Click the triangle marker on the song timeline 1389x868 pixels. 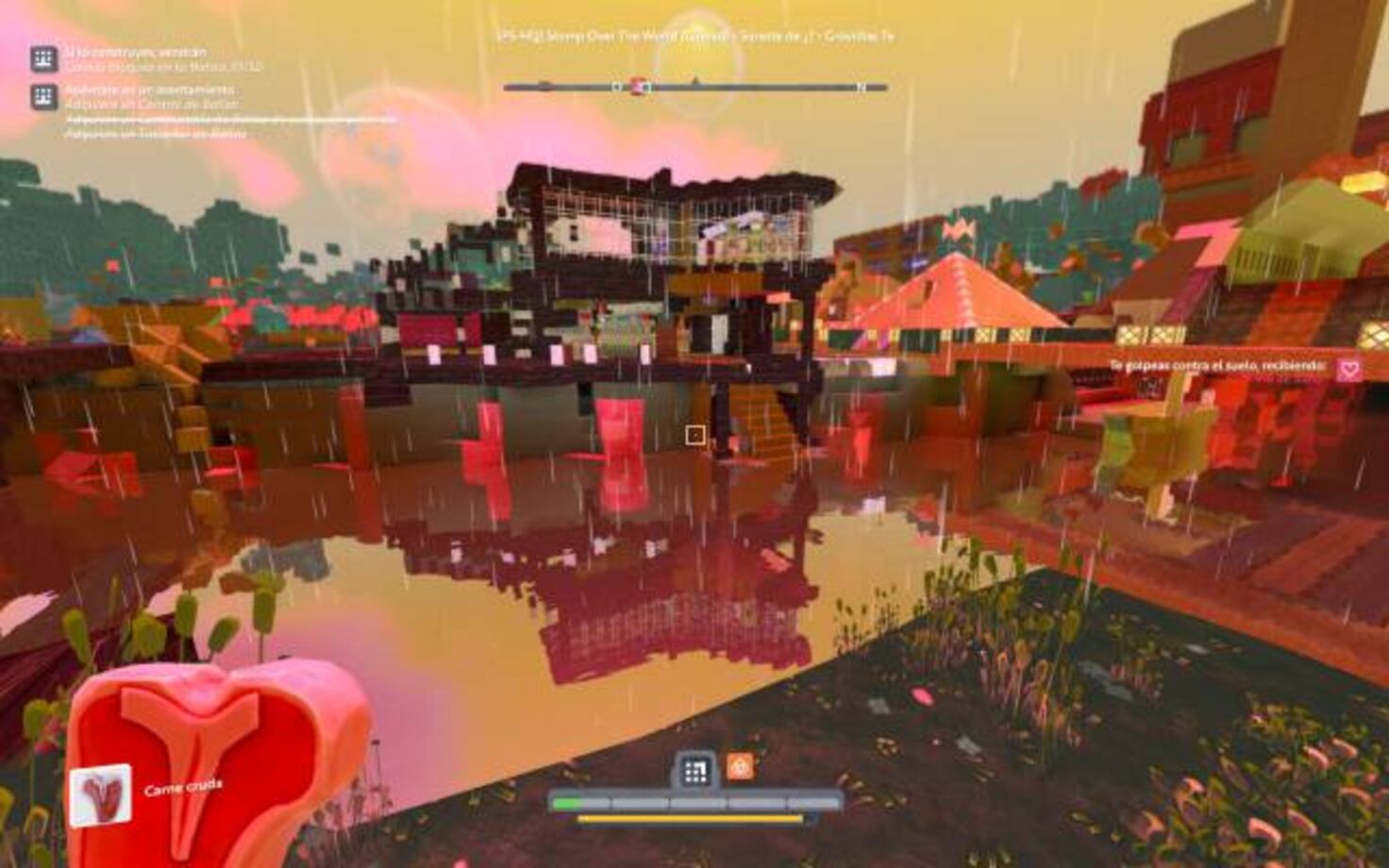(x=698, y=82)
